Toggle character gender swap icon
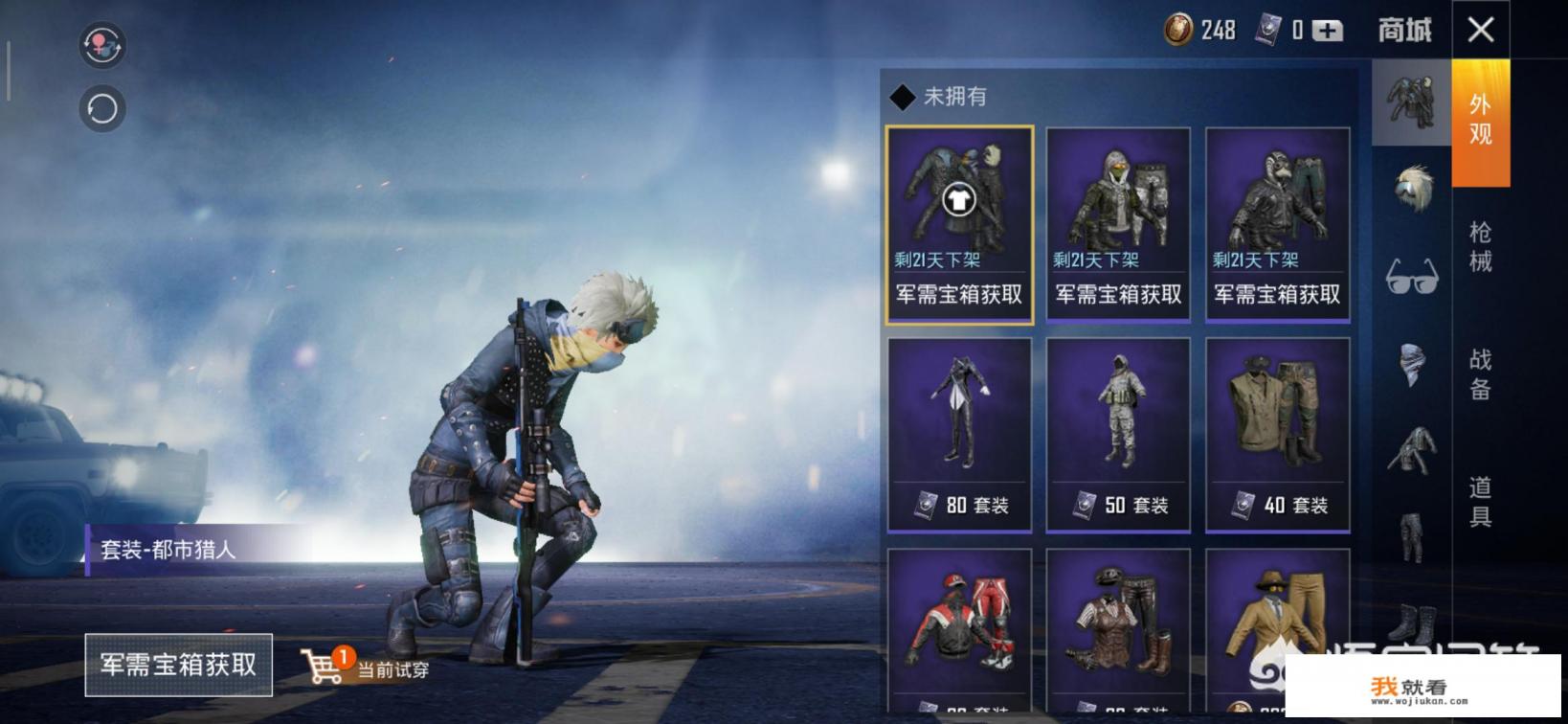1568x724 pixels. pos(102,45)
